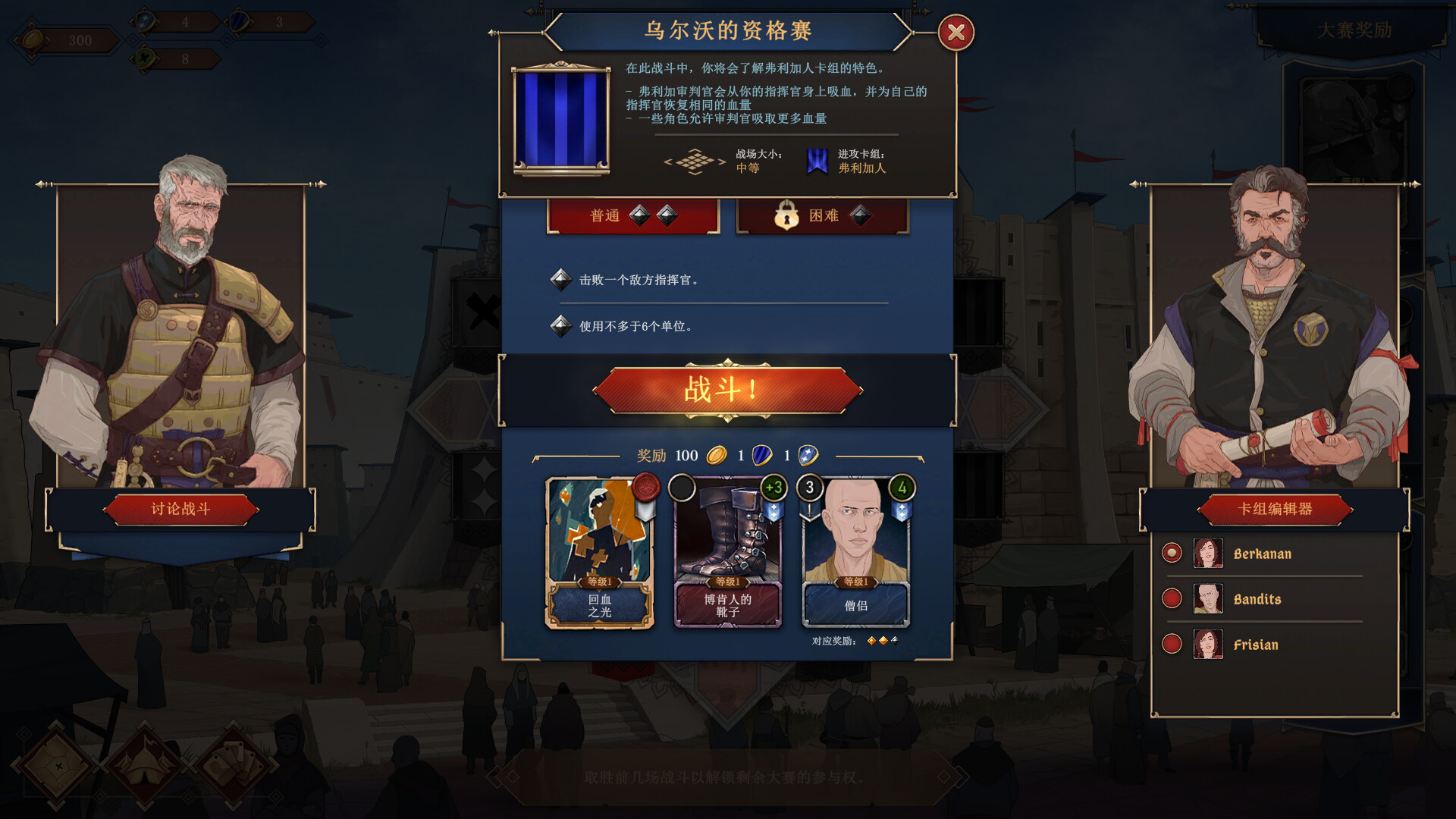Click the battlefield size icon above 中等
This screenshot has height=819, width=1456.
click(695, 162)
